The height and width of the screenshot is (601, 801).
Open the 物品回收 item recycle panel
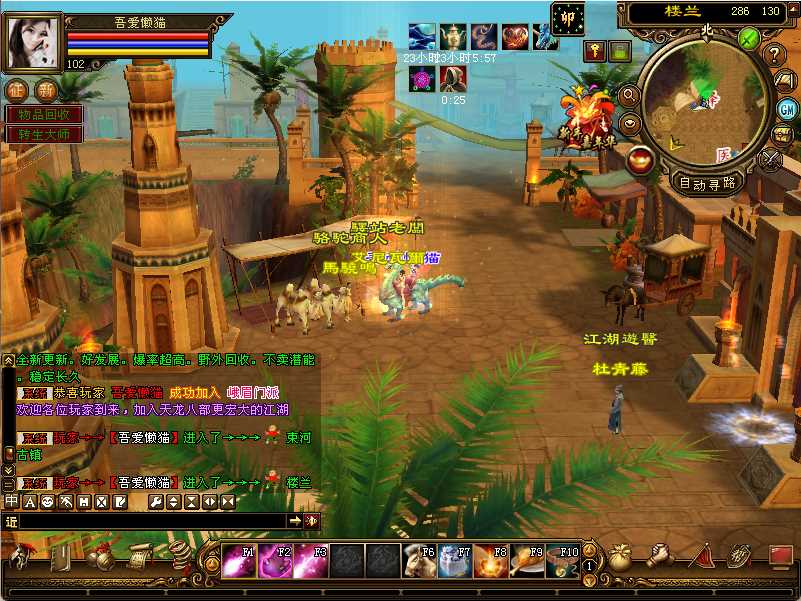44,115
